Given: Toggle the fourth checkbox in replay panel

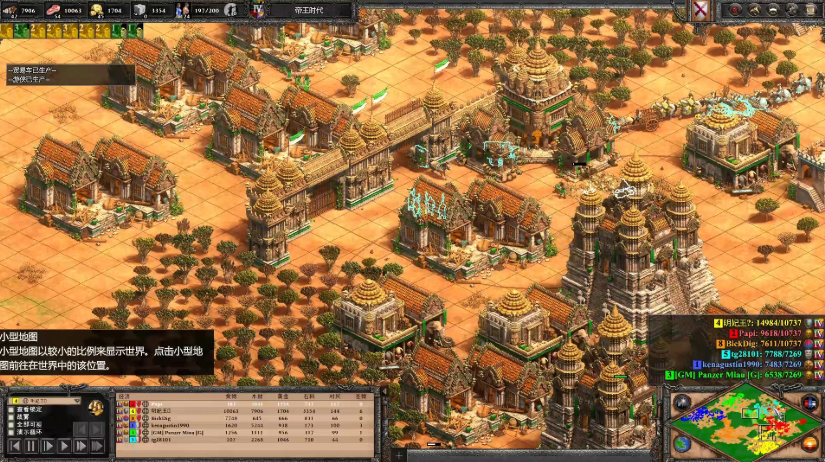Looking at the screenshot, I should pyautogui.click(x=12, y=432).
